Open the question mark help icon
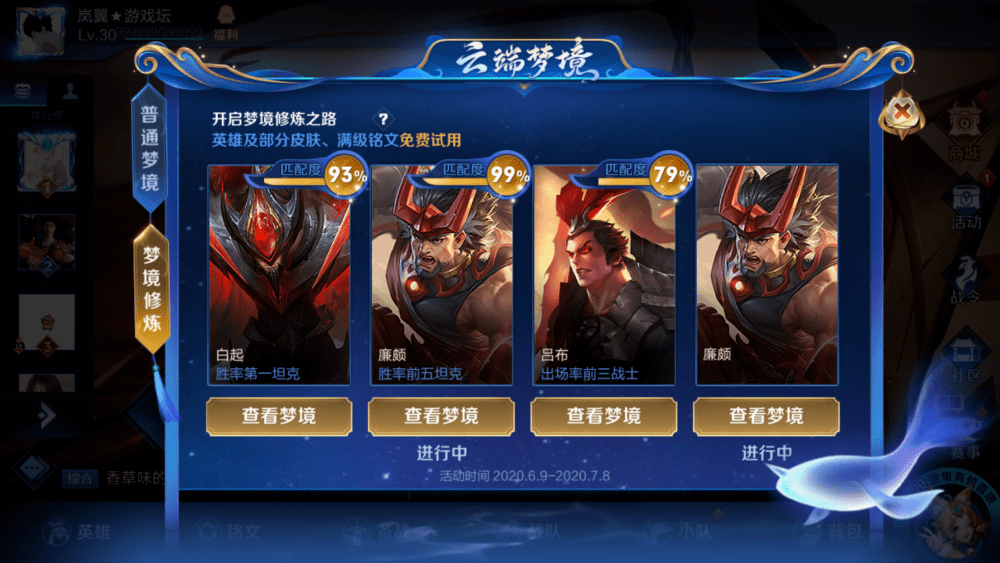 (x=382, y=119)
